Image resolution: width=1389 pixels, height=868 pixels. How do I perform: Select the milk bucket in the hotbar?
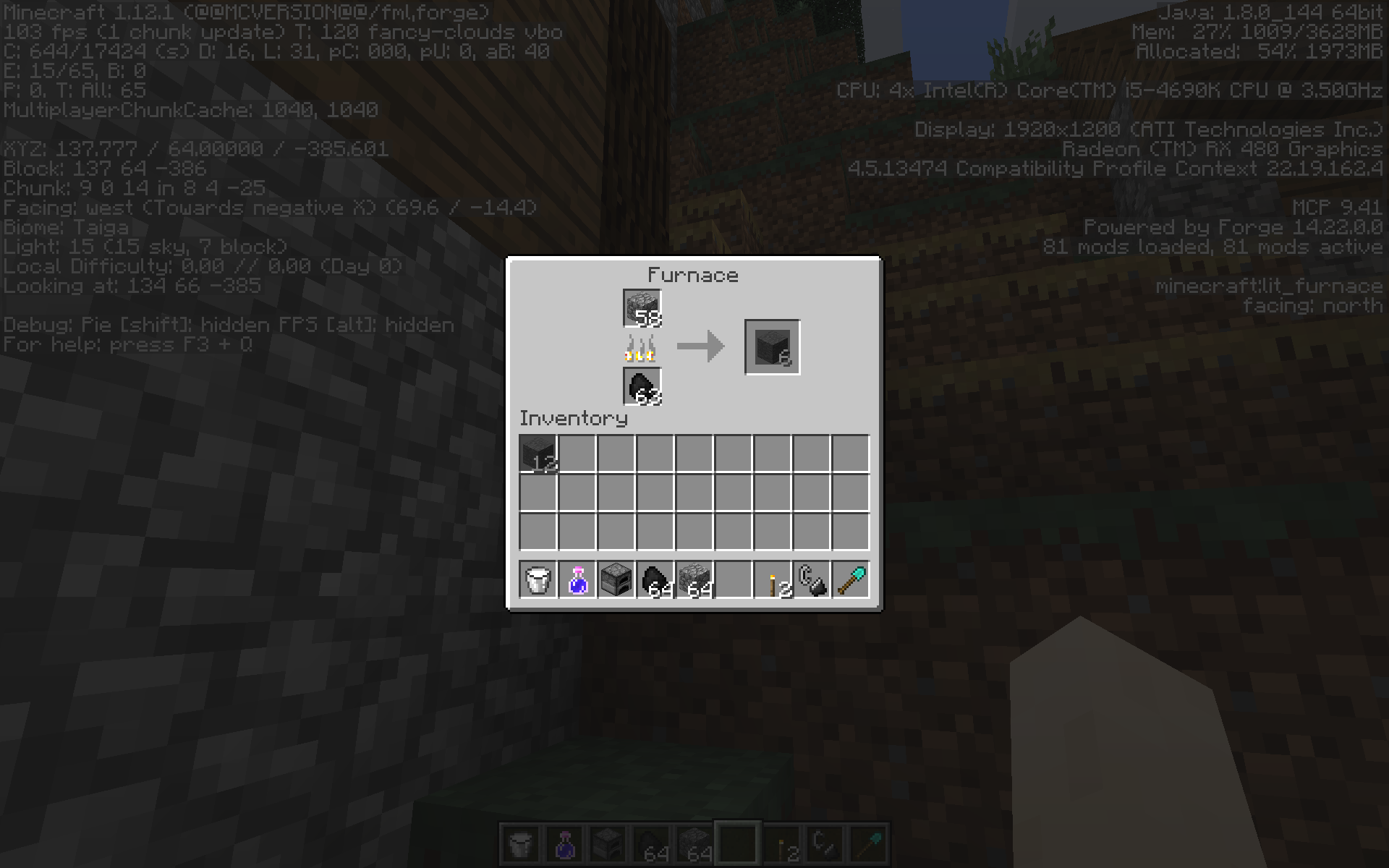pyautogui.click(x=538, y=578)
